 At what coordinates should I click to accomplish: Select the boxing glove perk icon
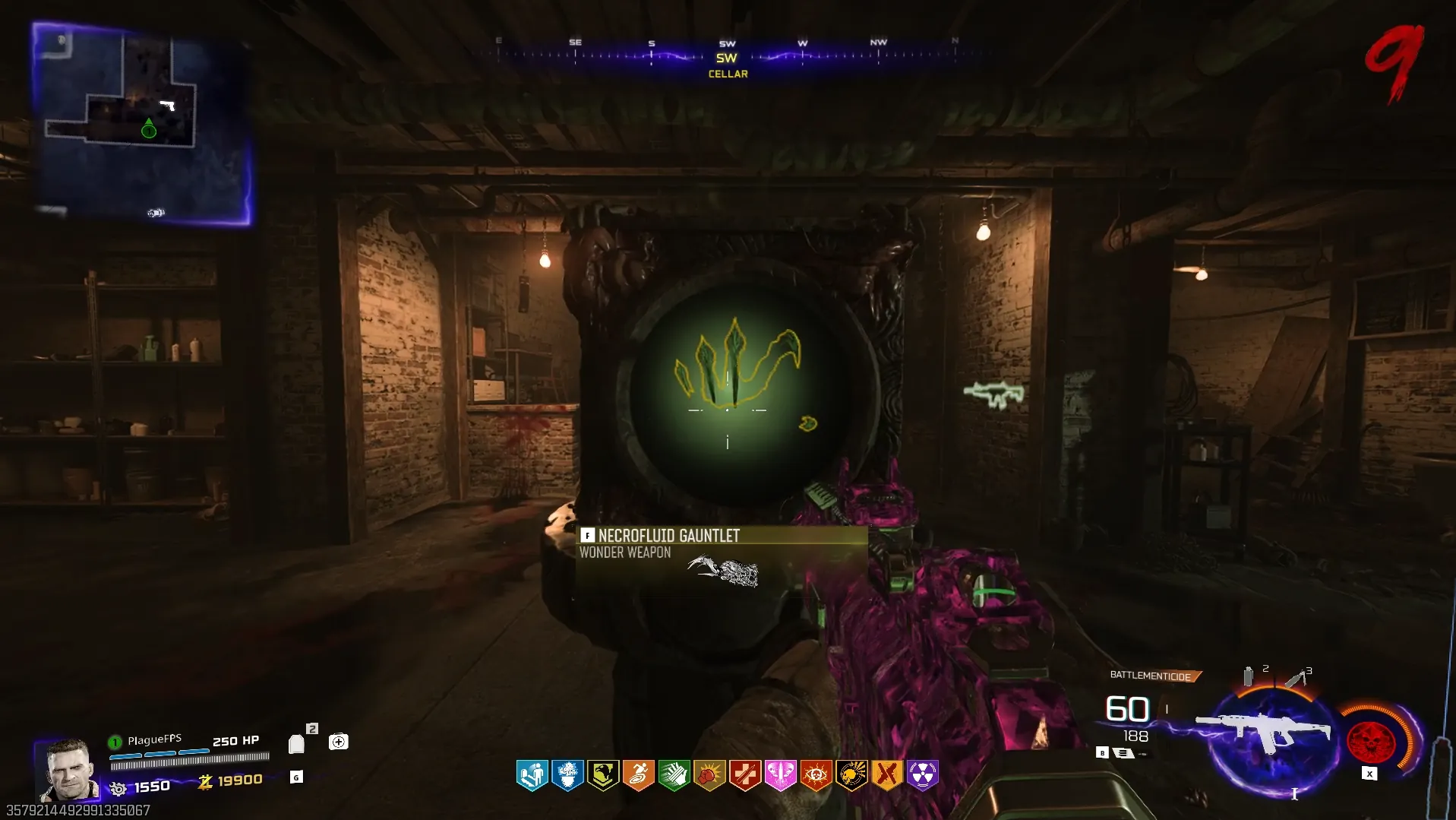(x=709, y=775)
